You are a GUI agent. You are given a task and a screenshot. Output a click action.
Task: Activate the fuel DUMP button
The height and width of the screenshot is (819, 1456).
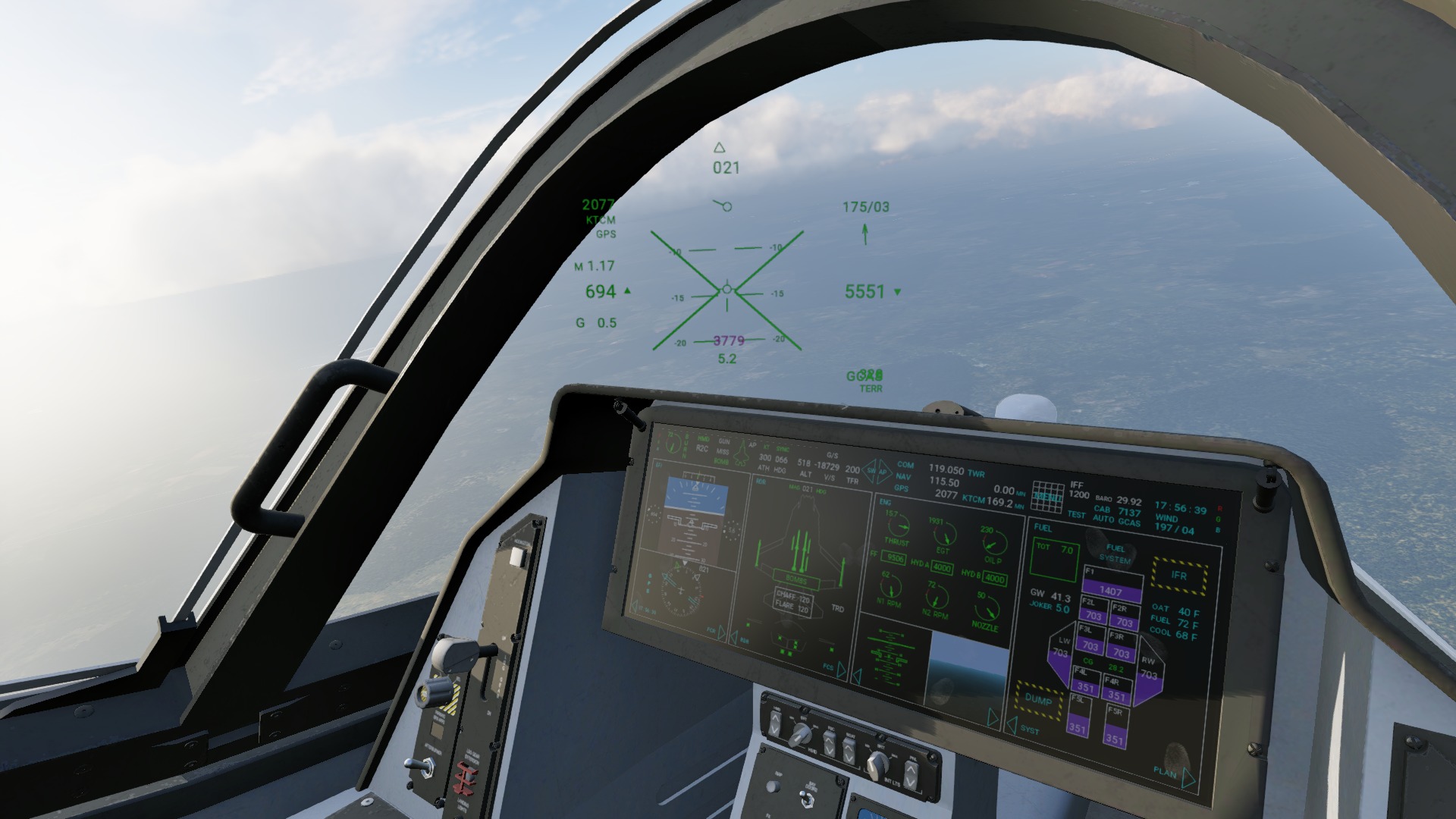pos(1038,699)
